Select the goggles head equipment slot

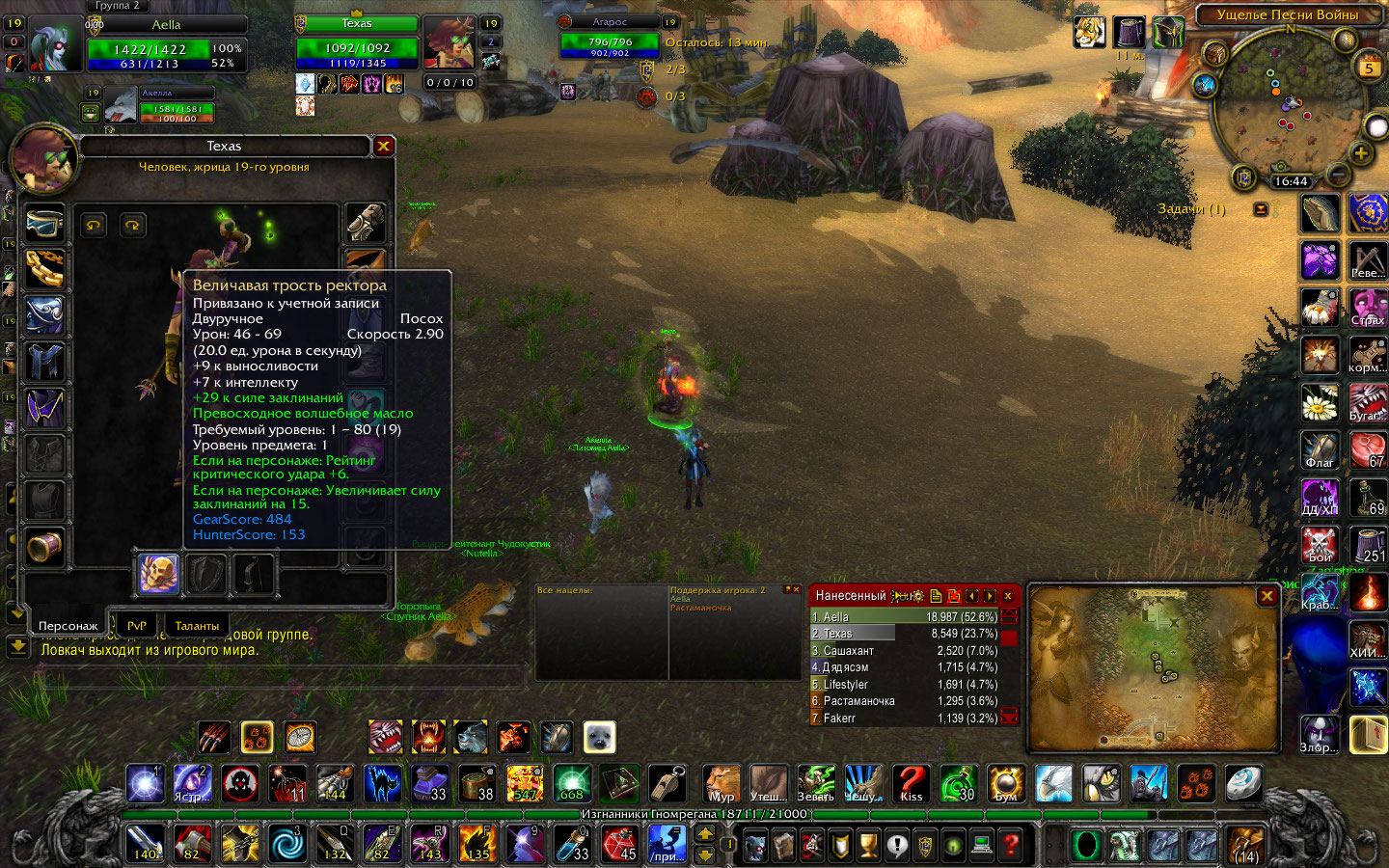pyautogui.click(x=44, y=223)
